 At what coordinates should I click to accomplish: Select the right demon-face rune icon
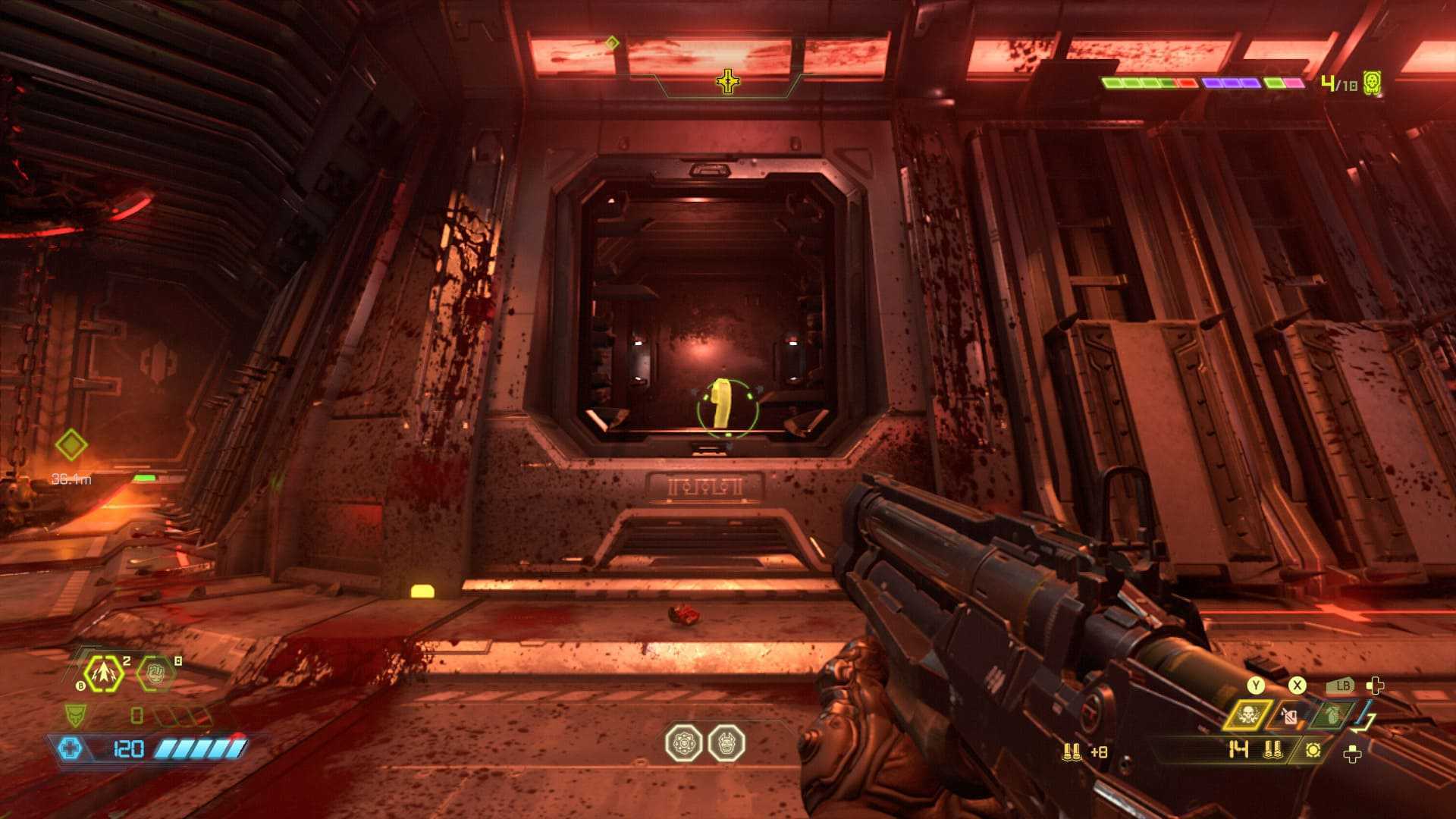[x=726, y=744]
